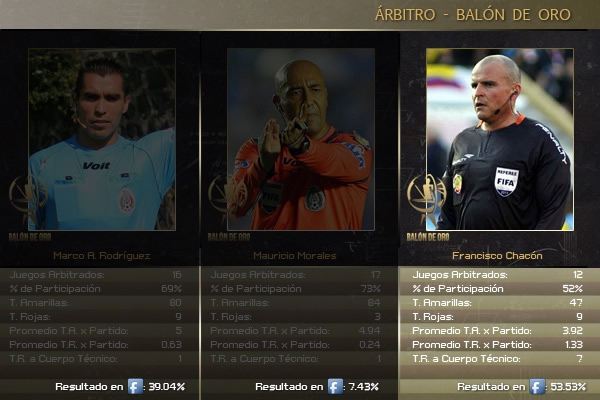
Task: Open the Facebook icon beside the 53.53% result
Action: click(537, 386)
